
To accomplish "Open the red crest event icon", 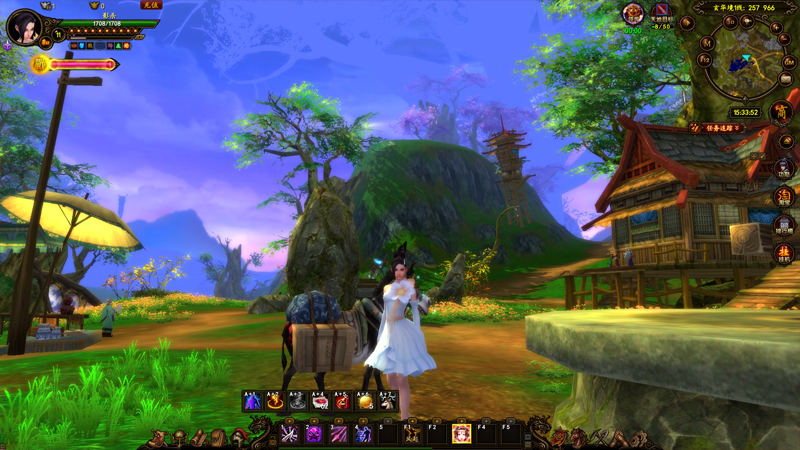I will (x=633, y=13).
